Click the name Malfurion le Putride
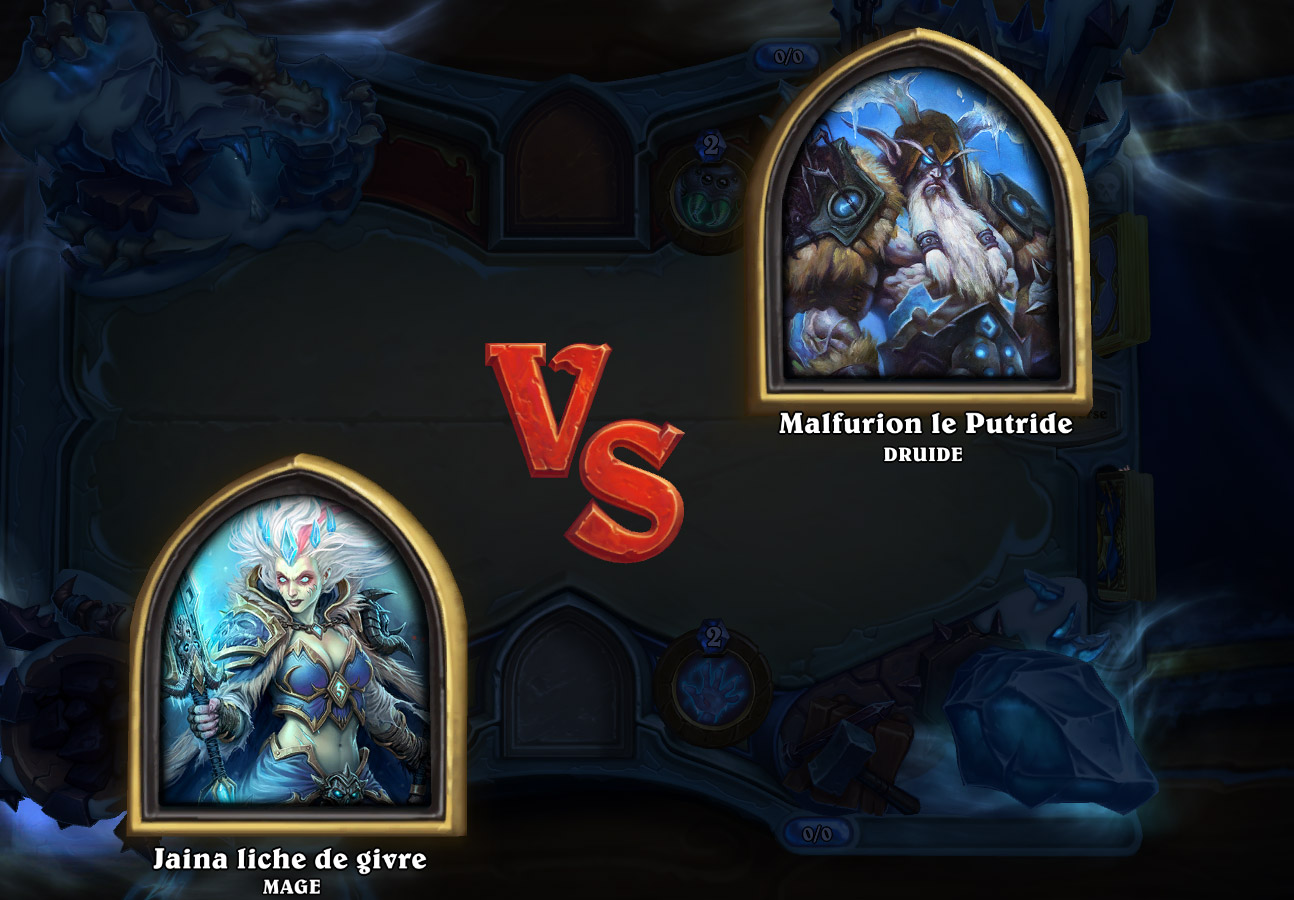This screenshot has height=900, width=1294. (x=923, y=424)
